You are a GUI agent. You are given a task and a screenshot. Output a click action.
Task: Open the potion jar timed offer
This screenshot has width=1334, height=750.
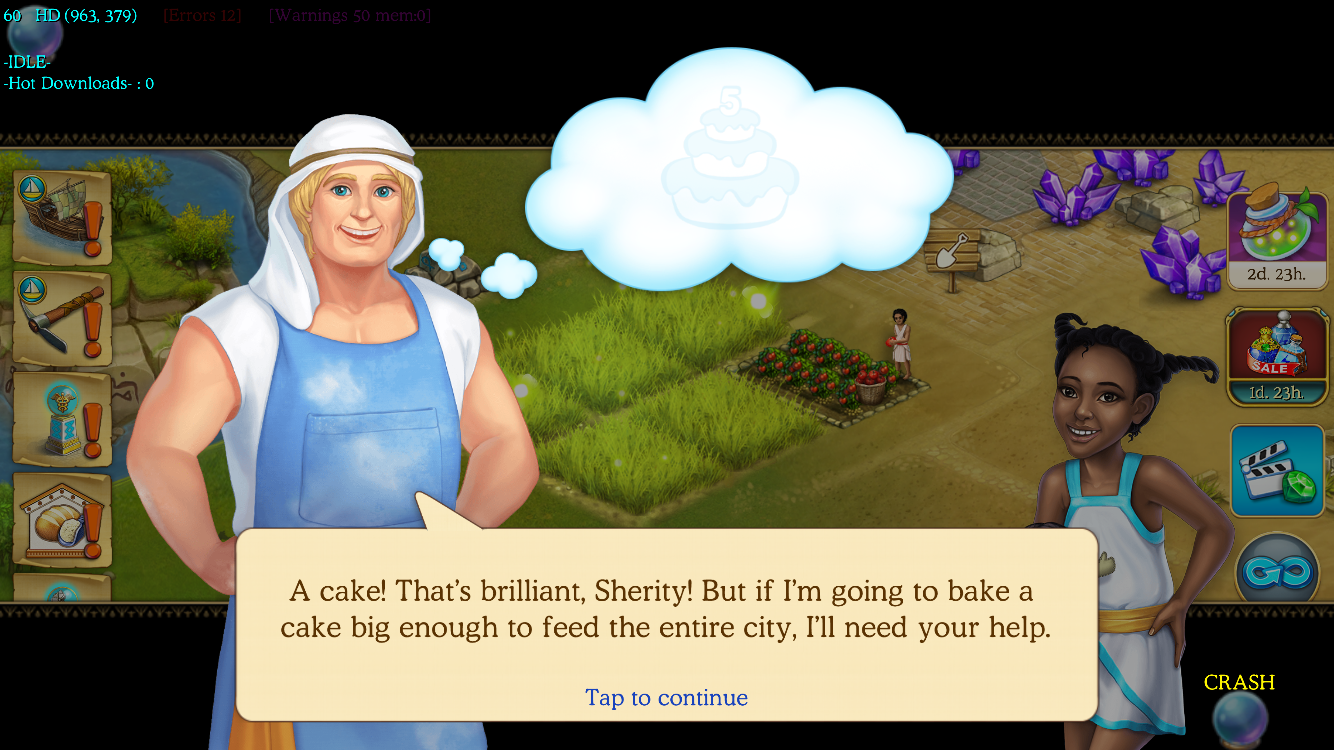[x=1275, y=237]
